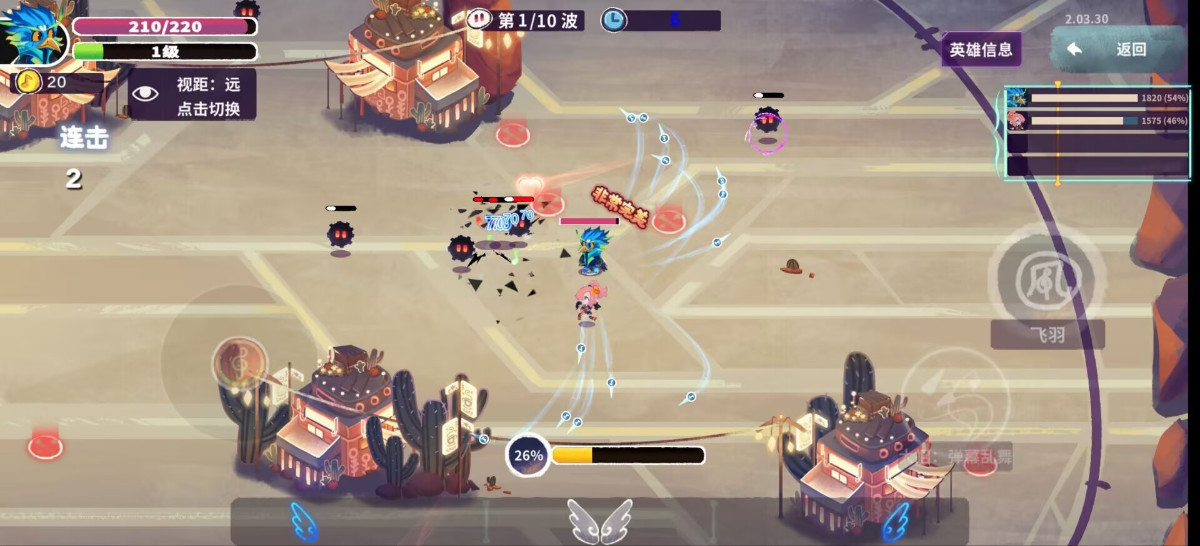
Task: Tap the gold music-note coin counter icon
Action: click(29, 82)
